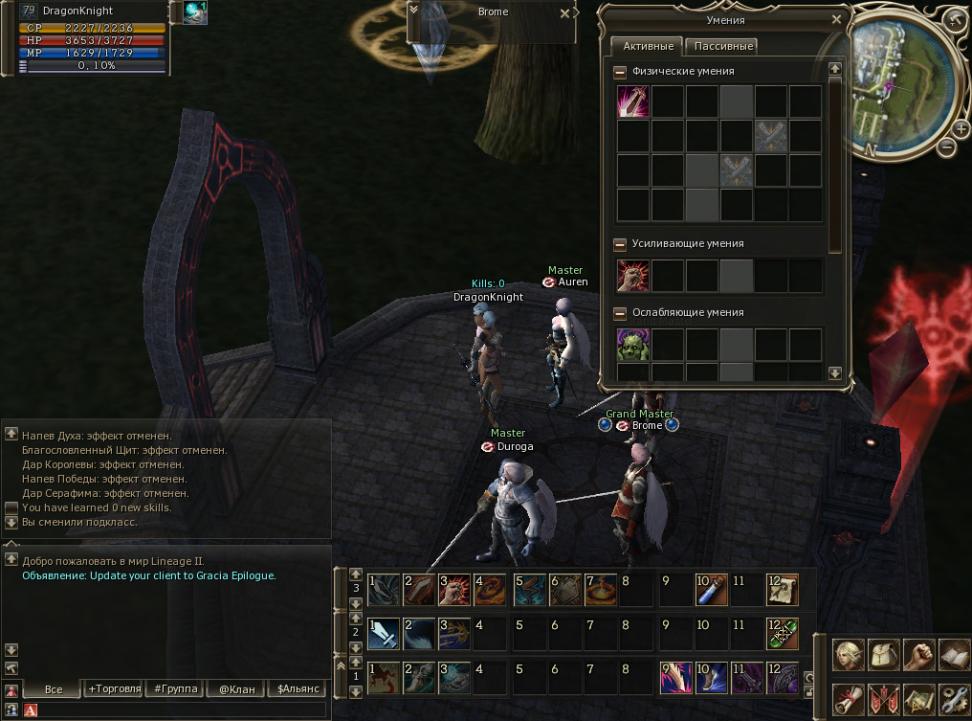The image size is (972, 721).
Task: Open the inventory backpack button
Action: (883, 655)
